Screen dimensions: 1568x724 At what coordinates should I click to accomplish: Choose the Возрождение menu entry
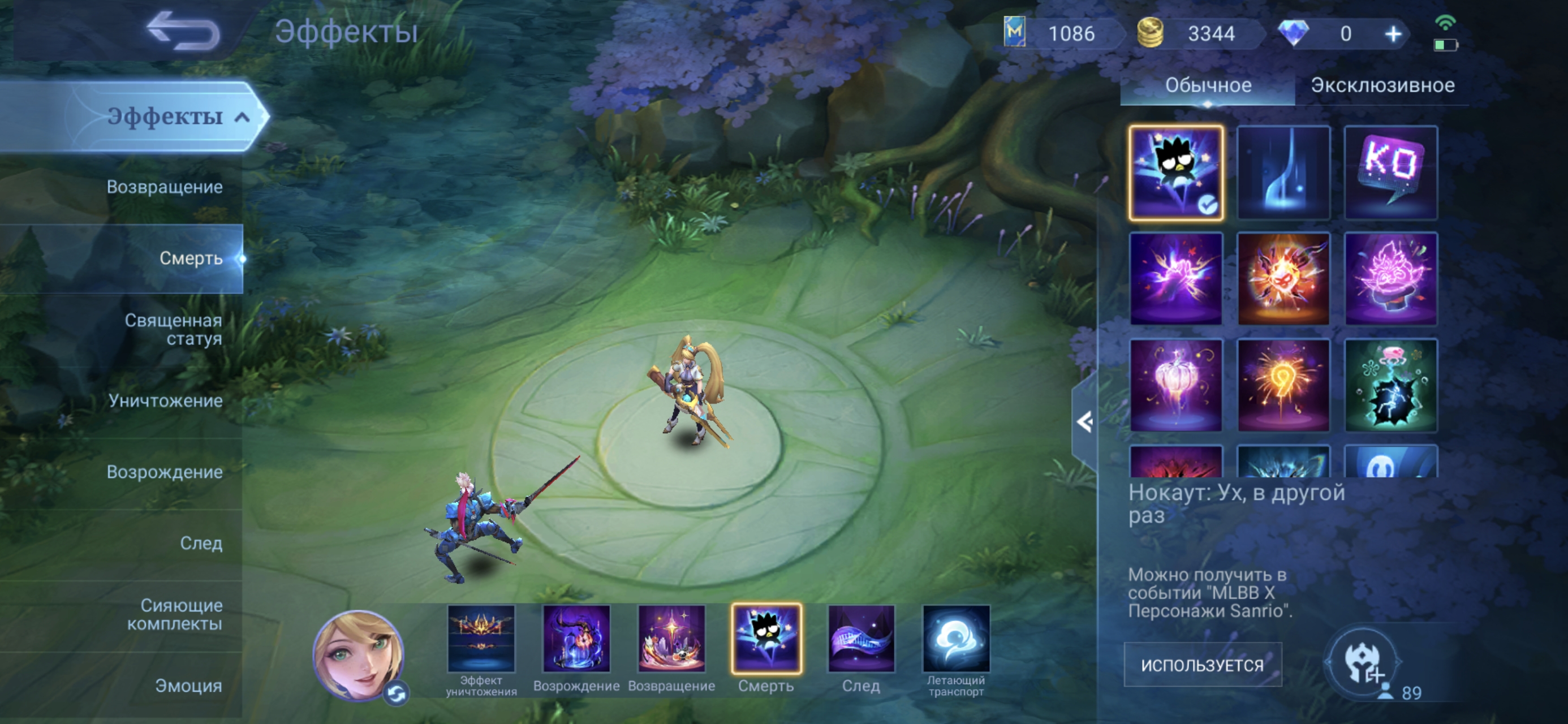[x=165, y=472]
